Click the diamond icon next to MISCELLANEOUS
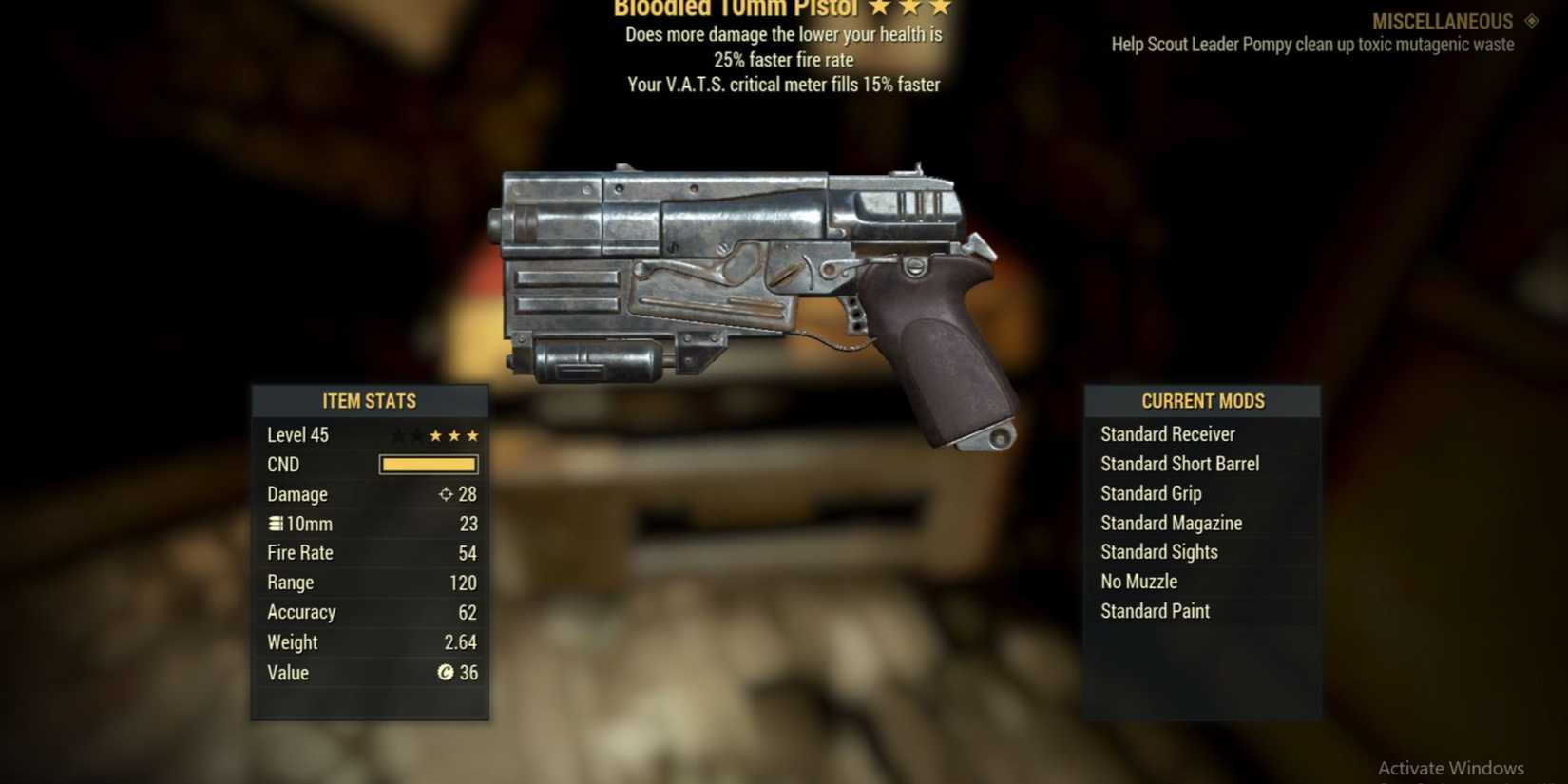 (1531, 21)
